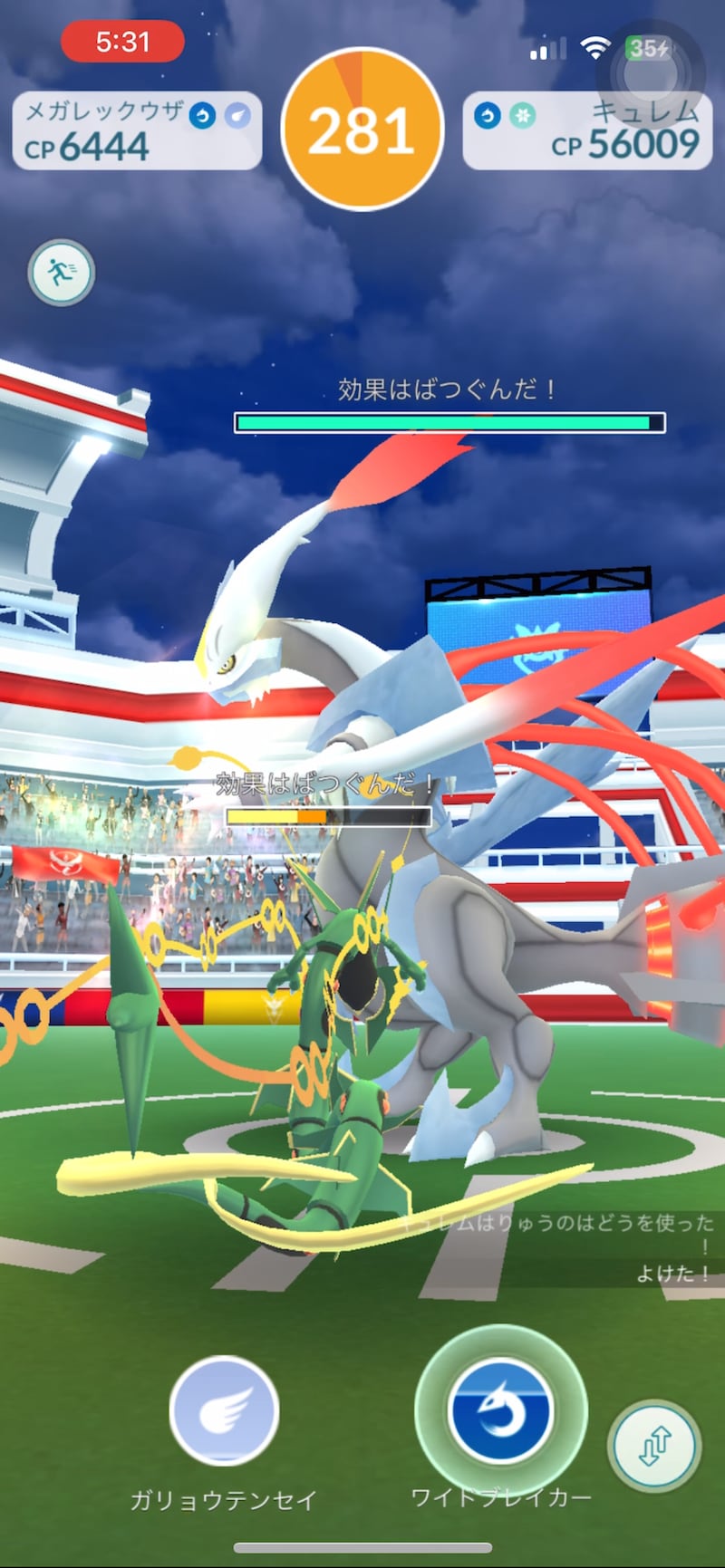Tap the red 5:31 recording indicator

122,42
